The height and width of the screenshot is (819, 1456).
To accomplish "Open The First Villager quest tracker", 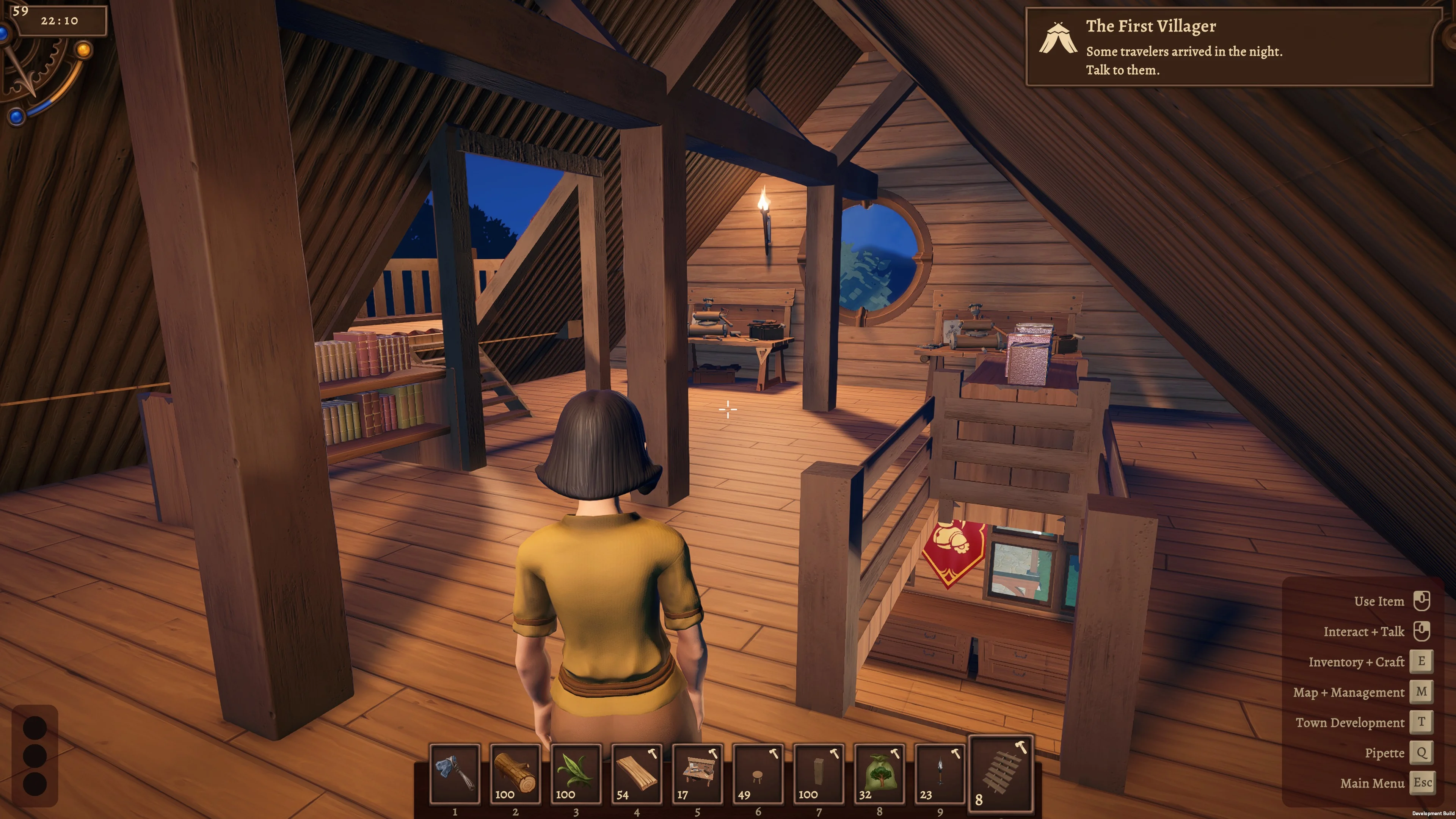I will pos(1229,47).
